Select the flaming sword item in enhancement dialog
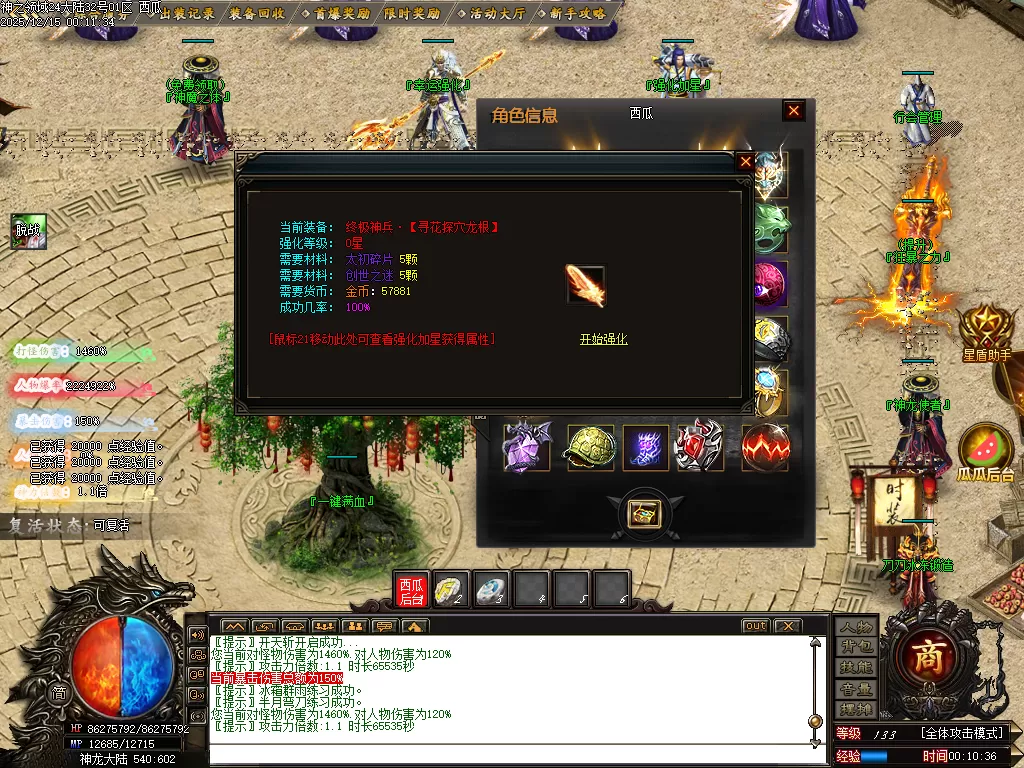Viewport: 1024px width, 768px height. [x=585, y=285]
